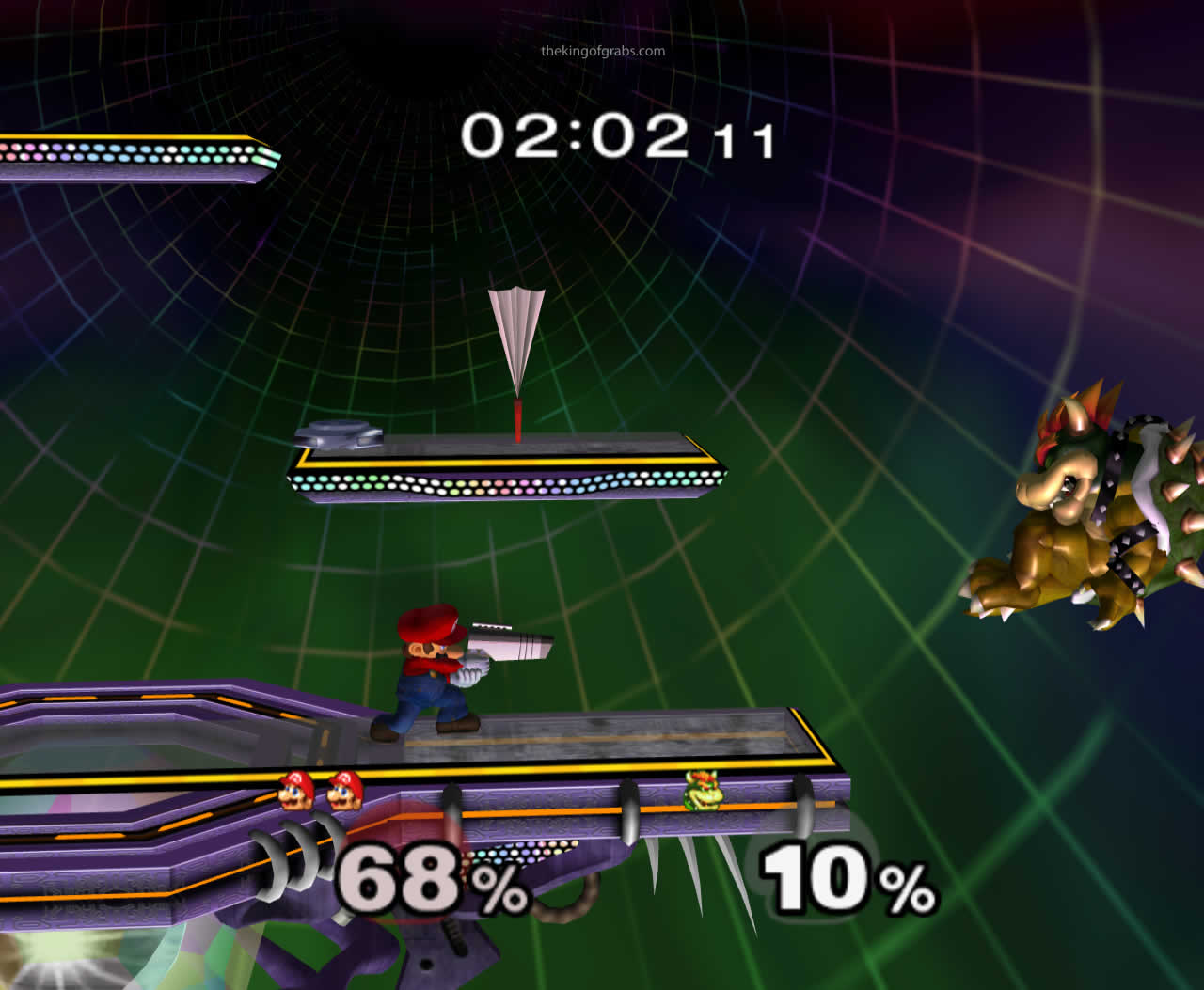Click the thekingofgrabs.com watermark text

tap(602, 52)
